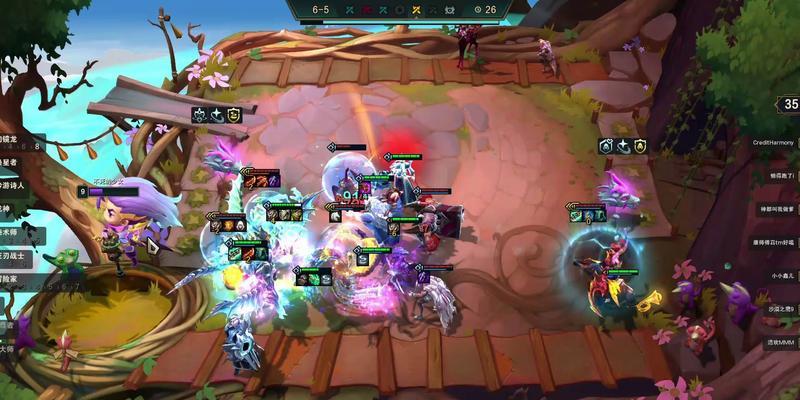Inspect the monster-face creep round icon
The height and width of the screenshot is (400, 800).
pos(449,10)
